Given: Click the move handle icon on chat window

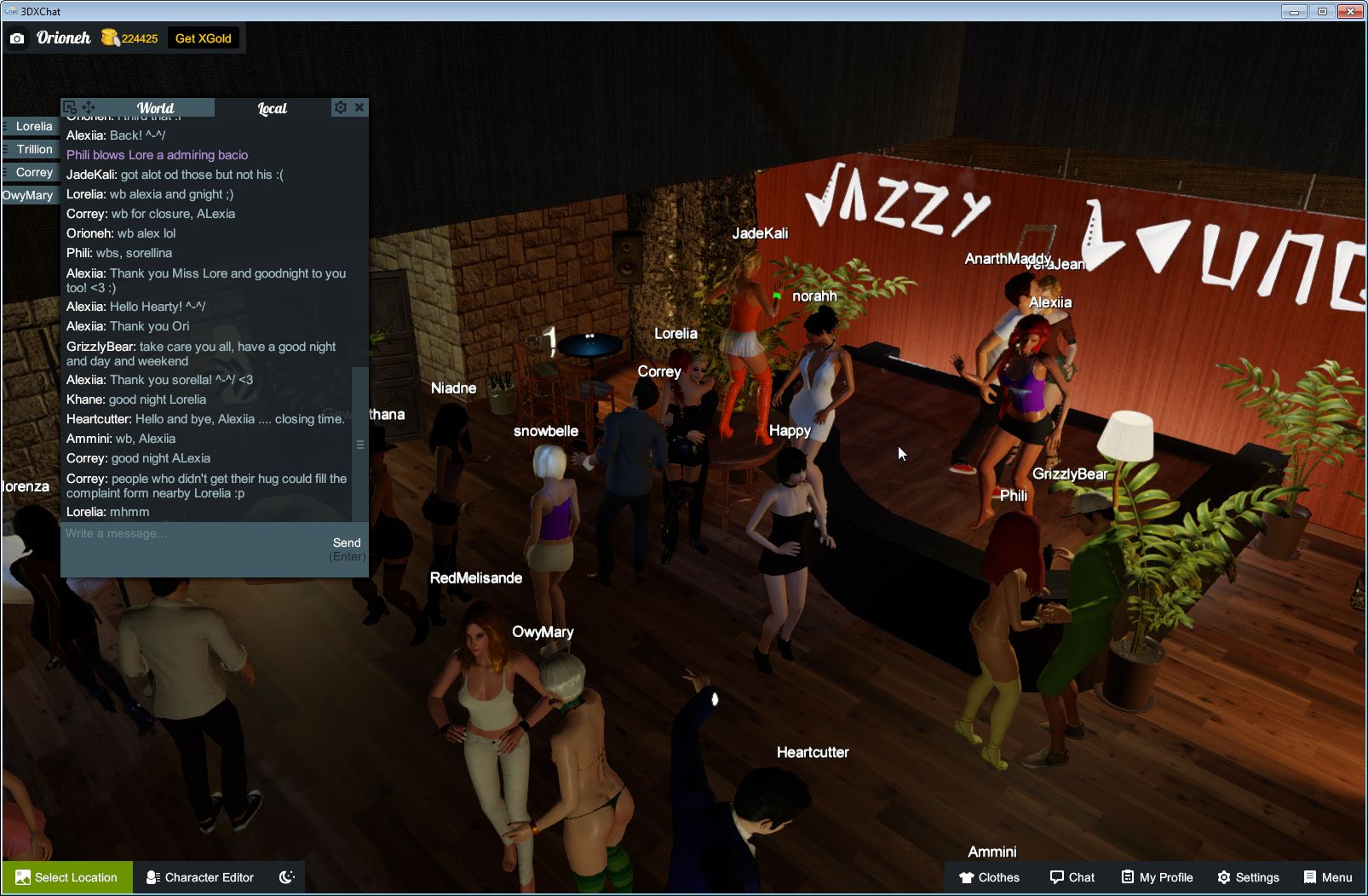Looking at the screenshot, I should coord(88,107).
